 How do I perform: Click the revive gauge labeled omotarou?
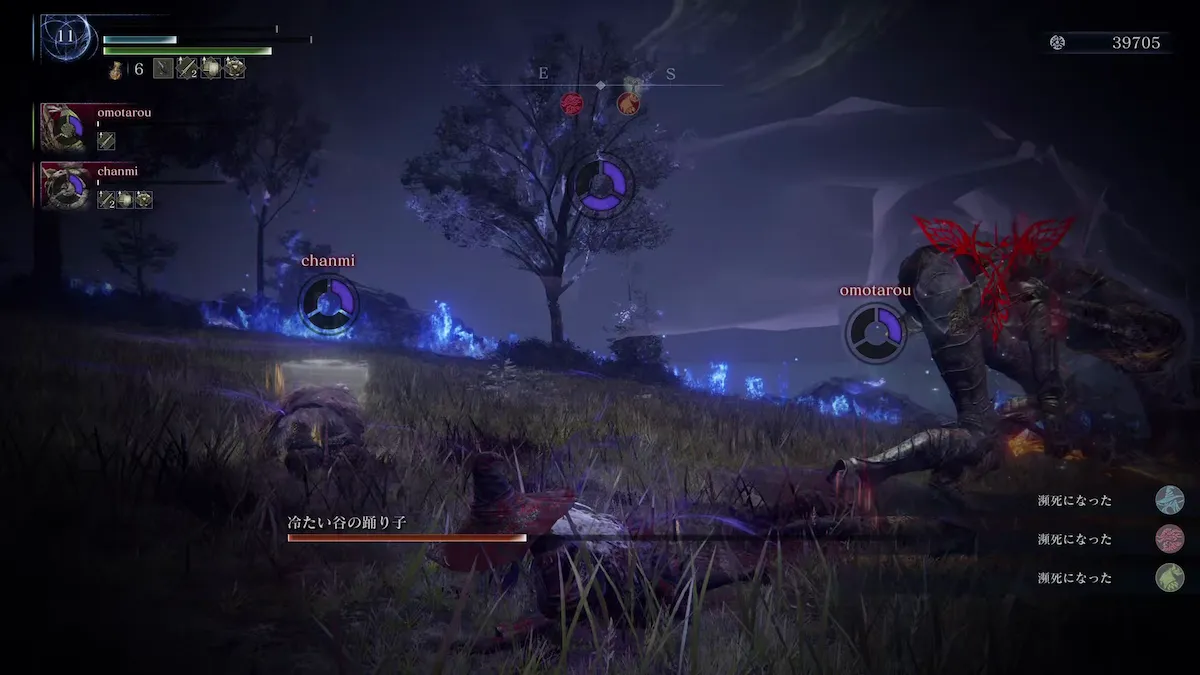(876, 332)
